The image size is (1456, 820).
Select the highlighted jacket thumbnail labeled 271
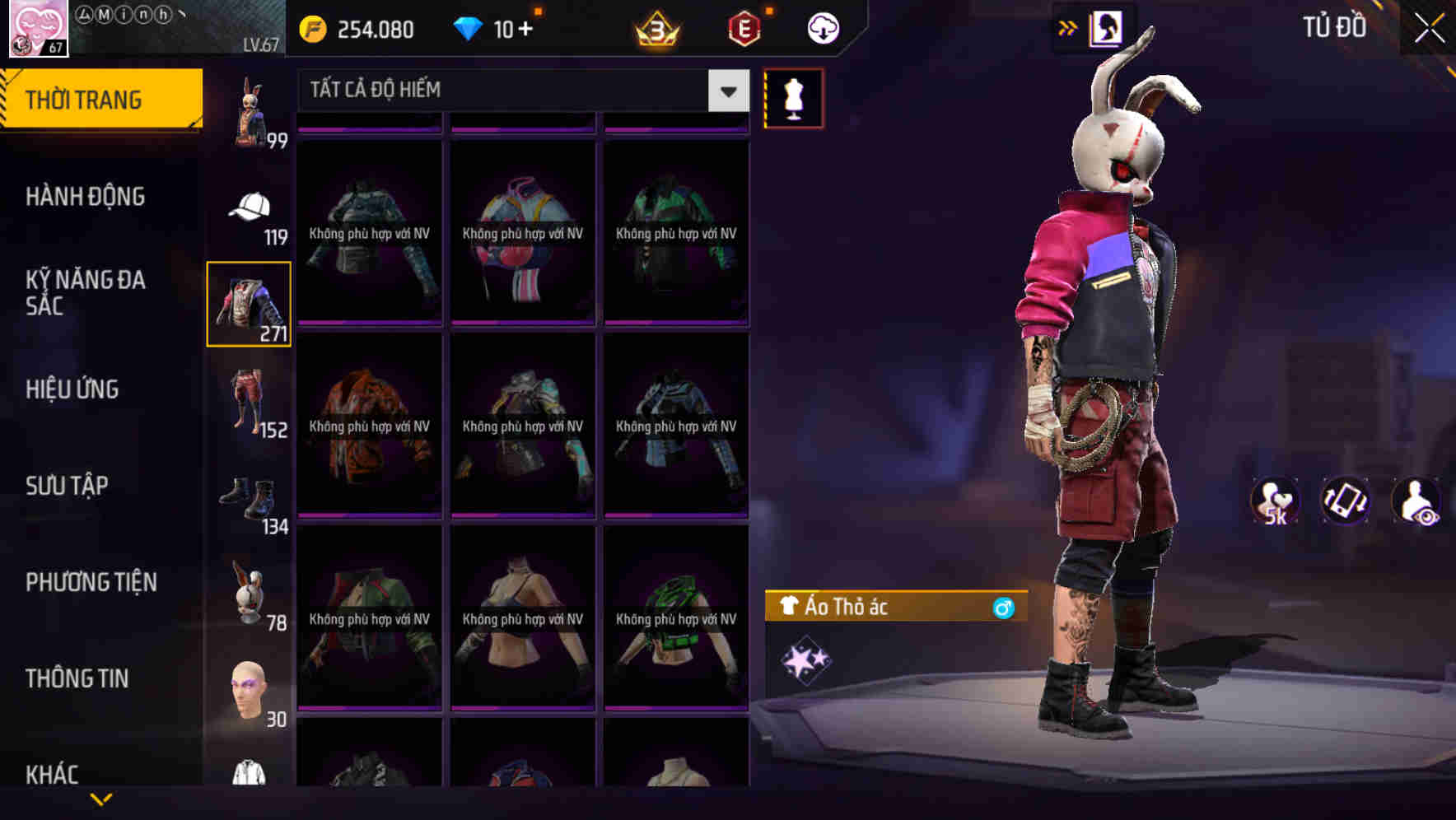point(248,303)
